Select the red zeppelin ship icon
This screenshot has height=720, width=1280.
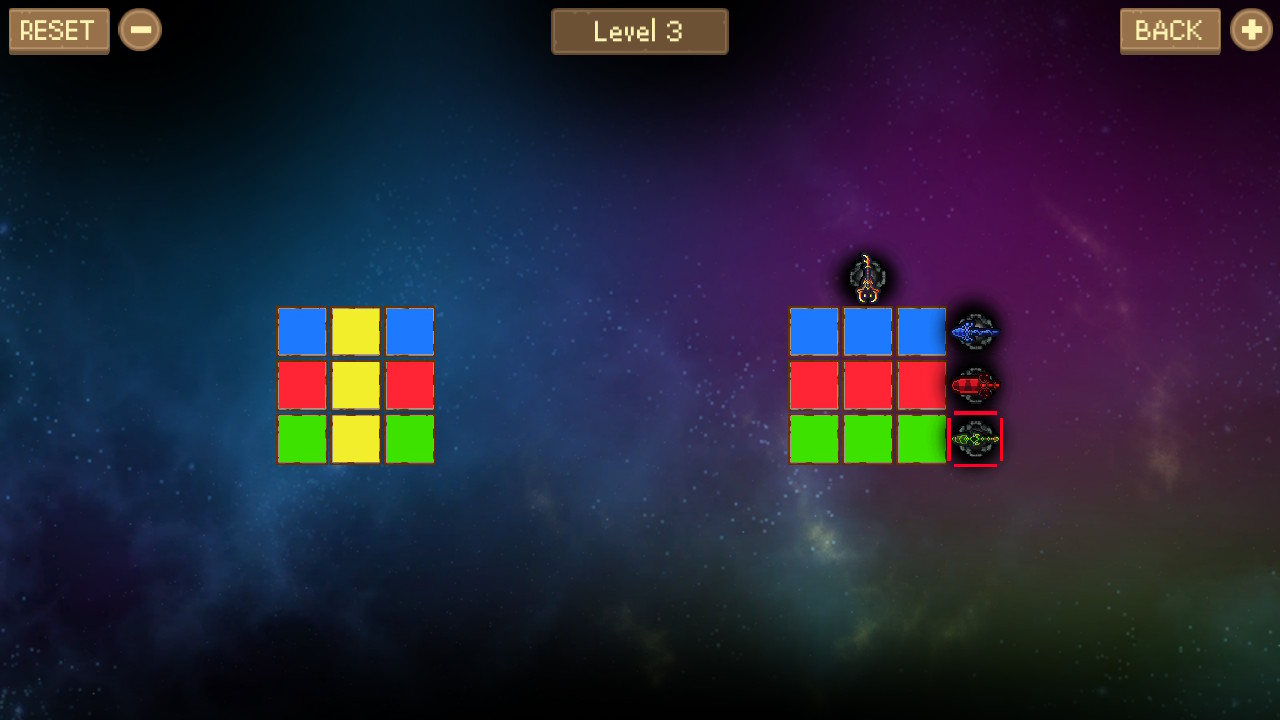pos(975,384)
